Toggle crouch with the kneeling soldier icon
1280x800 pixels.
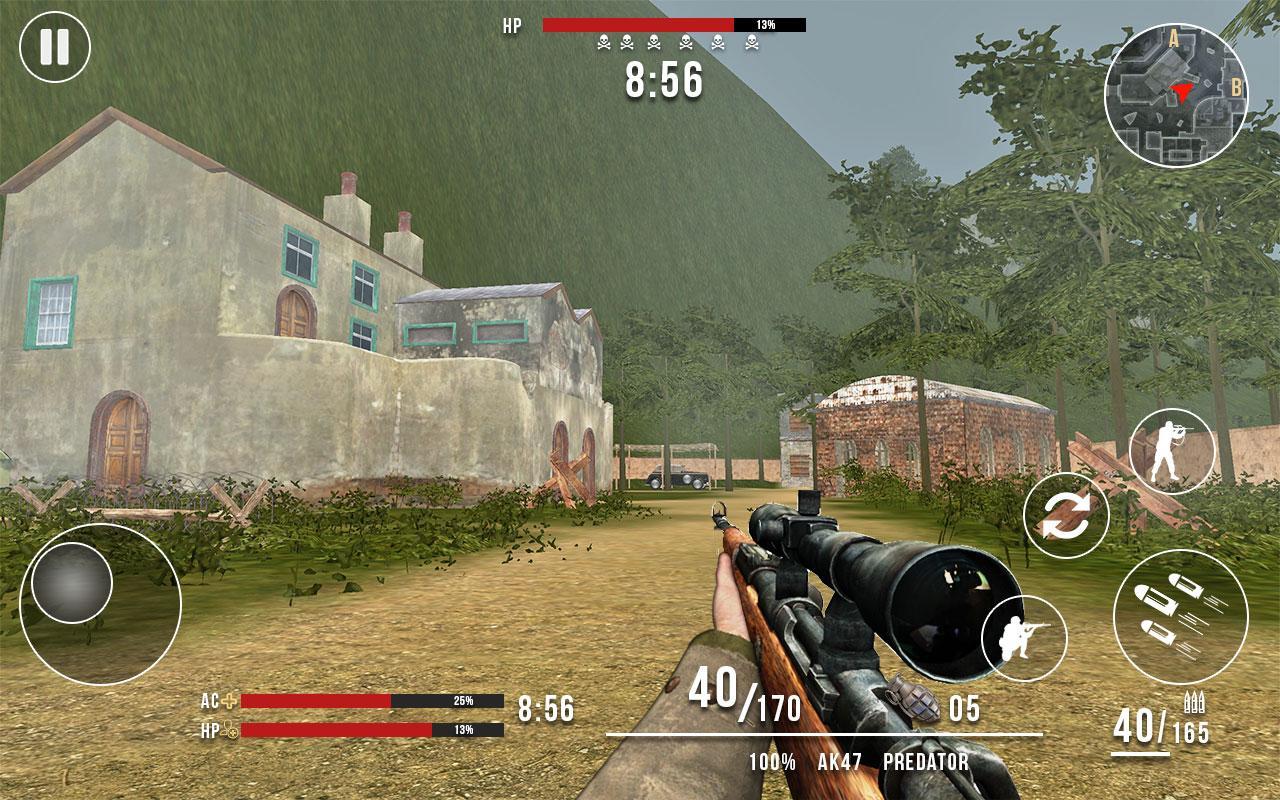[x=1024, y=638]
